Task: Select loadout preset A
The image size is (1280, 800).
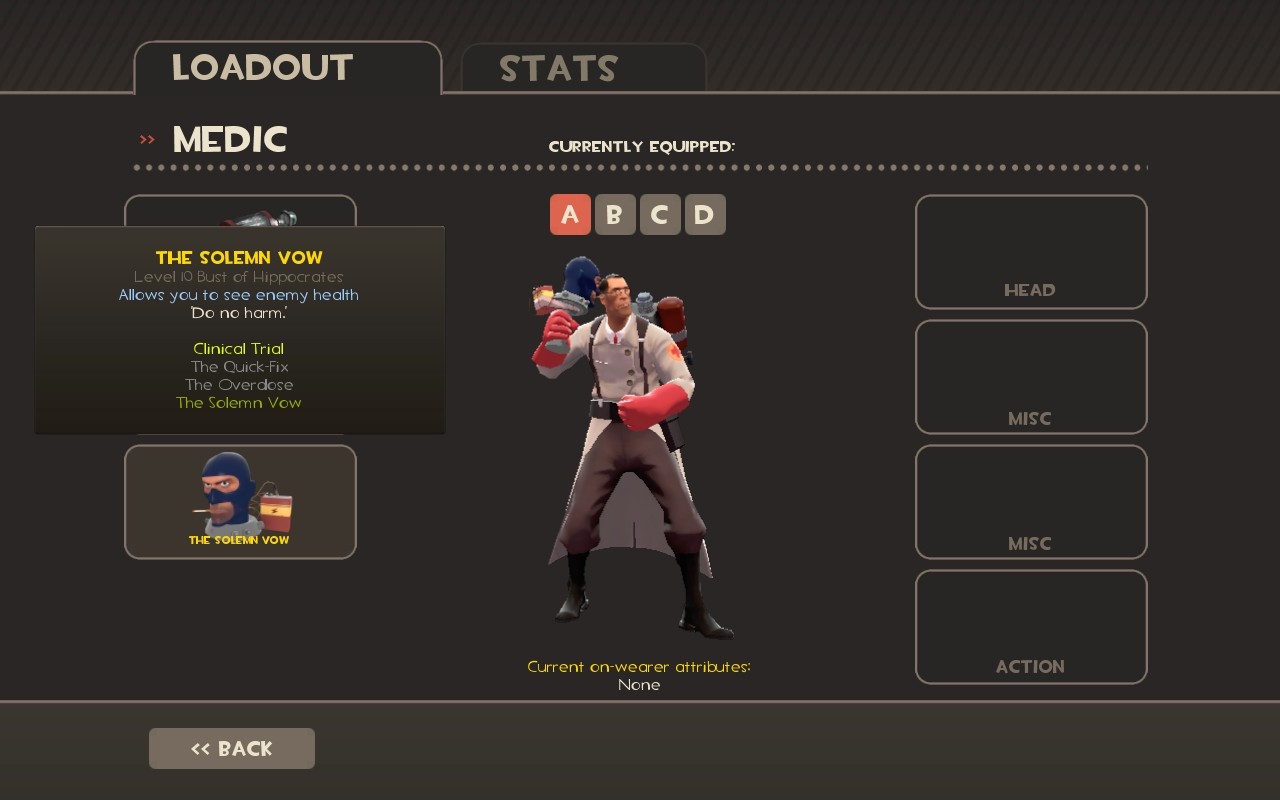Action: click(570, 214)
